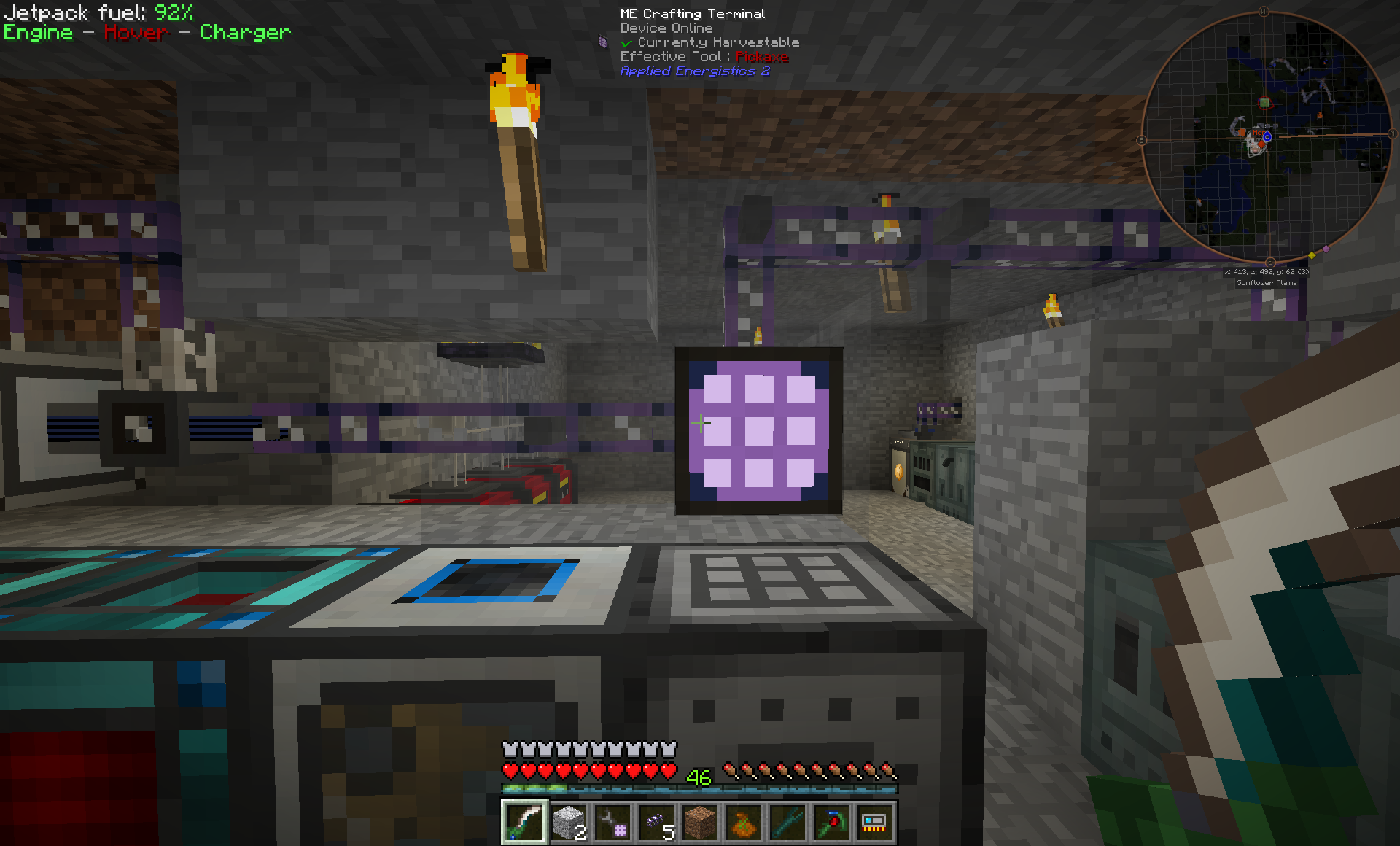1400x846 pixels.
Task: Choose the teal wrench tool slot
Action: pos(787,822)
